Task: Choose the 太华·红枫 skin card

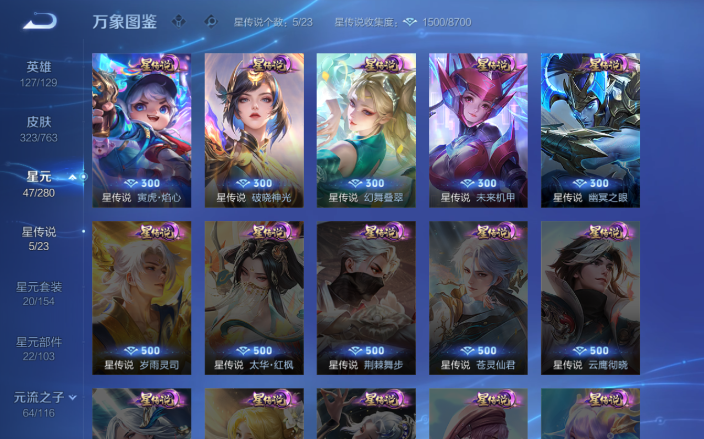Action: [x=254, y=297]
